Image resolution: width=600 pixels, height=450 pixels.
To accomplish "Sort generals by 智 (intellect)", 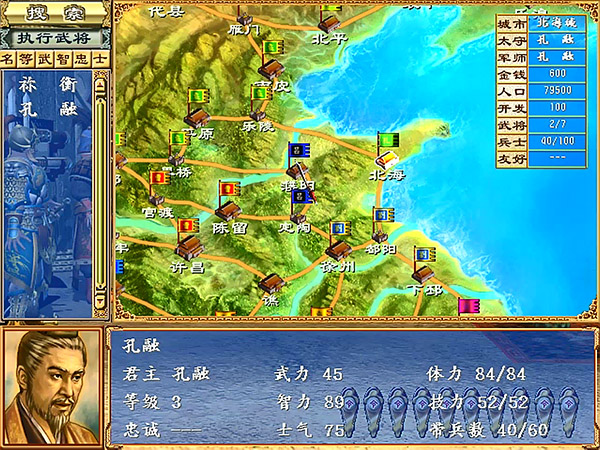I will (x=63, y=58).
